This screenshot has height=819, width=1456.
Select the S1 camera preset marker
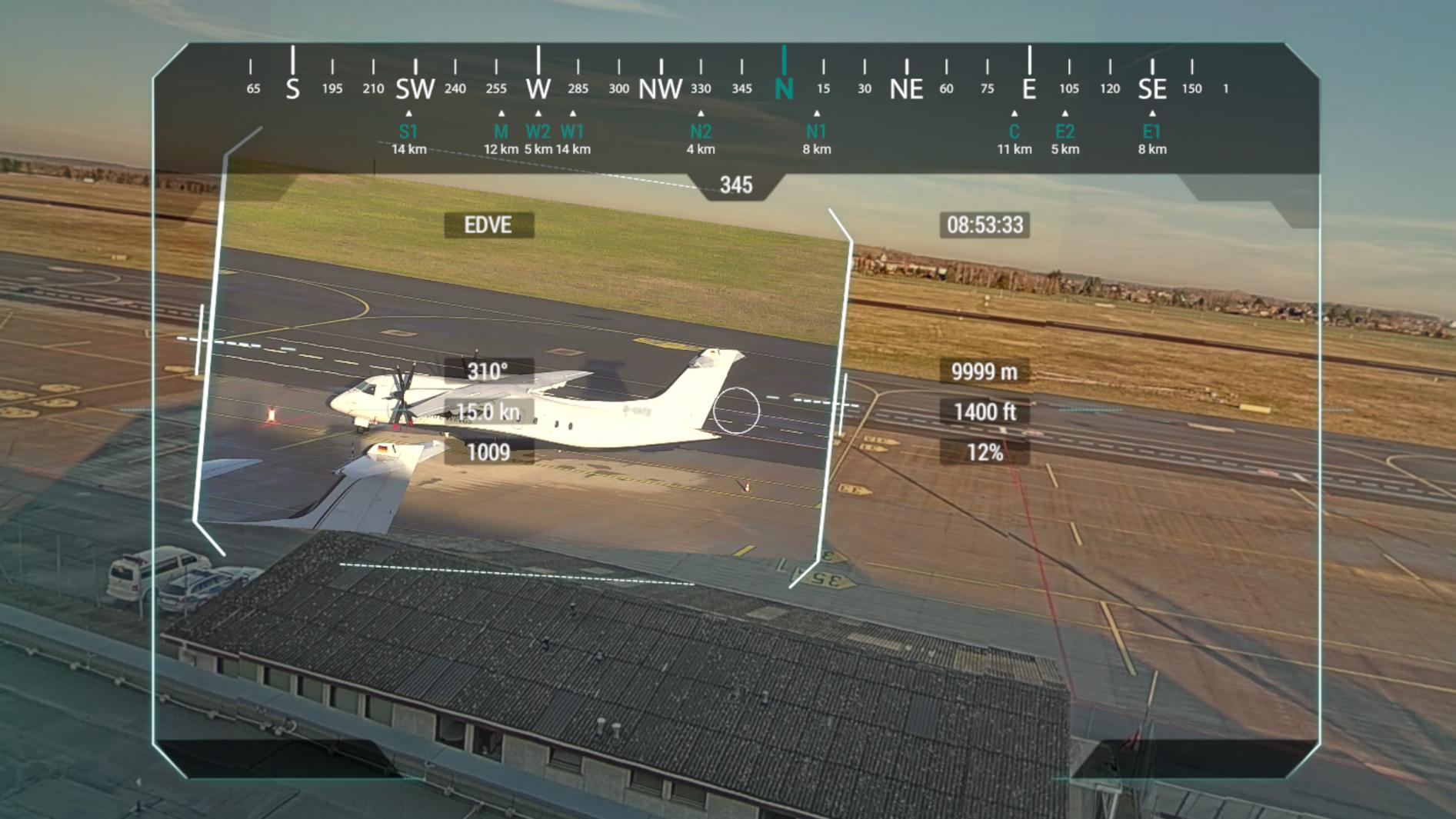408,131
